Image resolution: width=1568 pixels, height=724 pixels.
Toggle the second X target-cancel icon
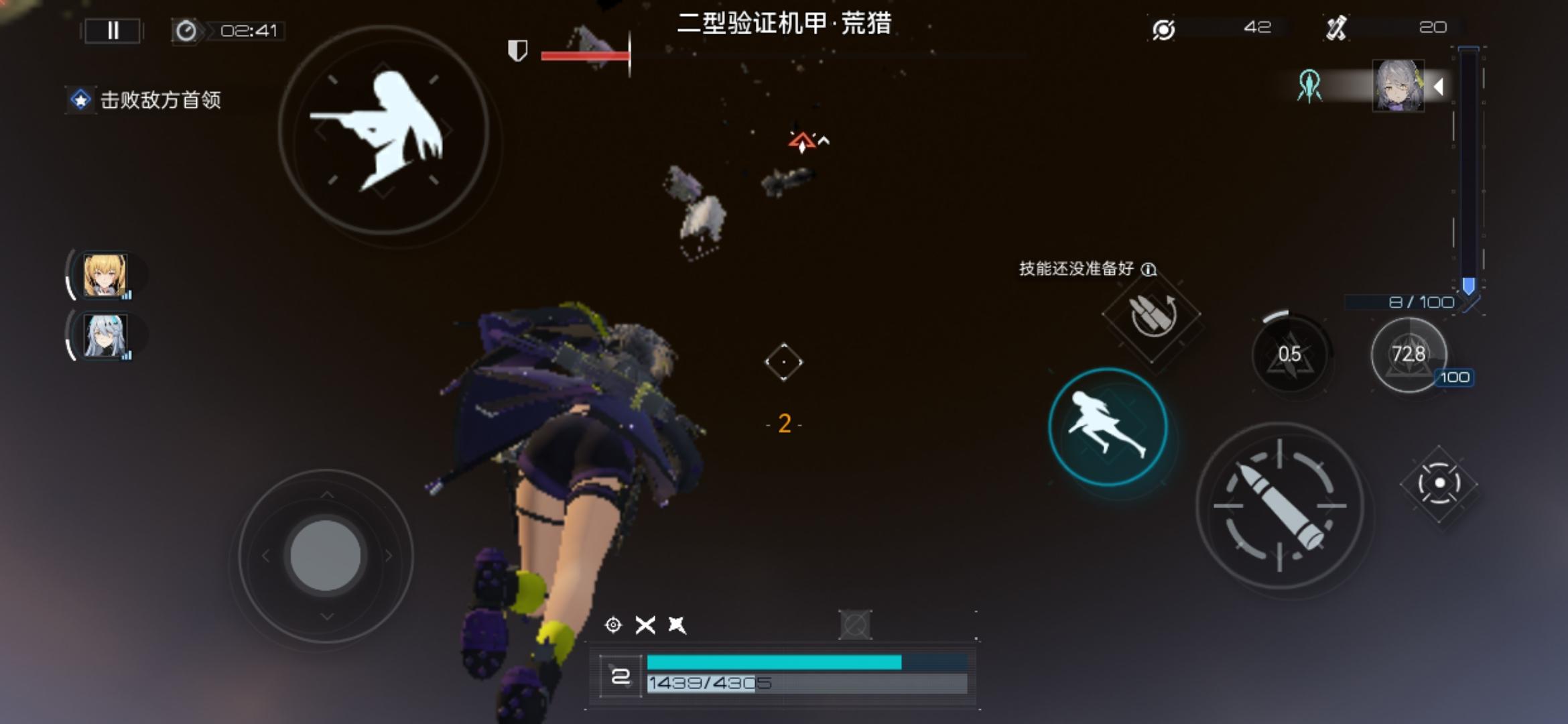(x=677, y=627)
